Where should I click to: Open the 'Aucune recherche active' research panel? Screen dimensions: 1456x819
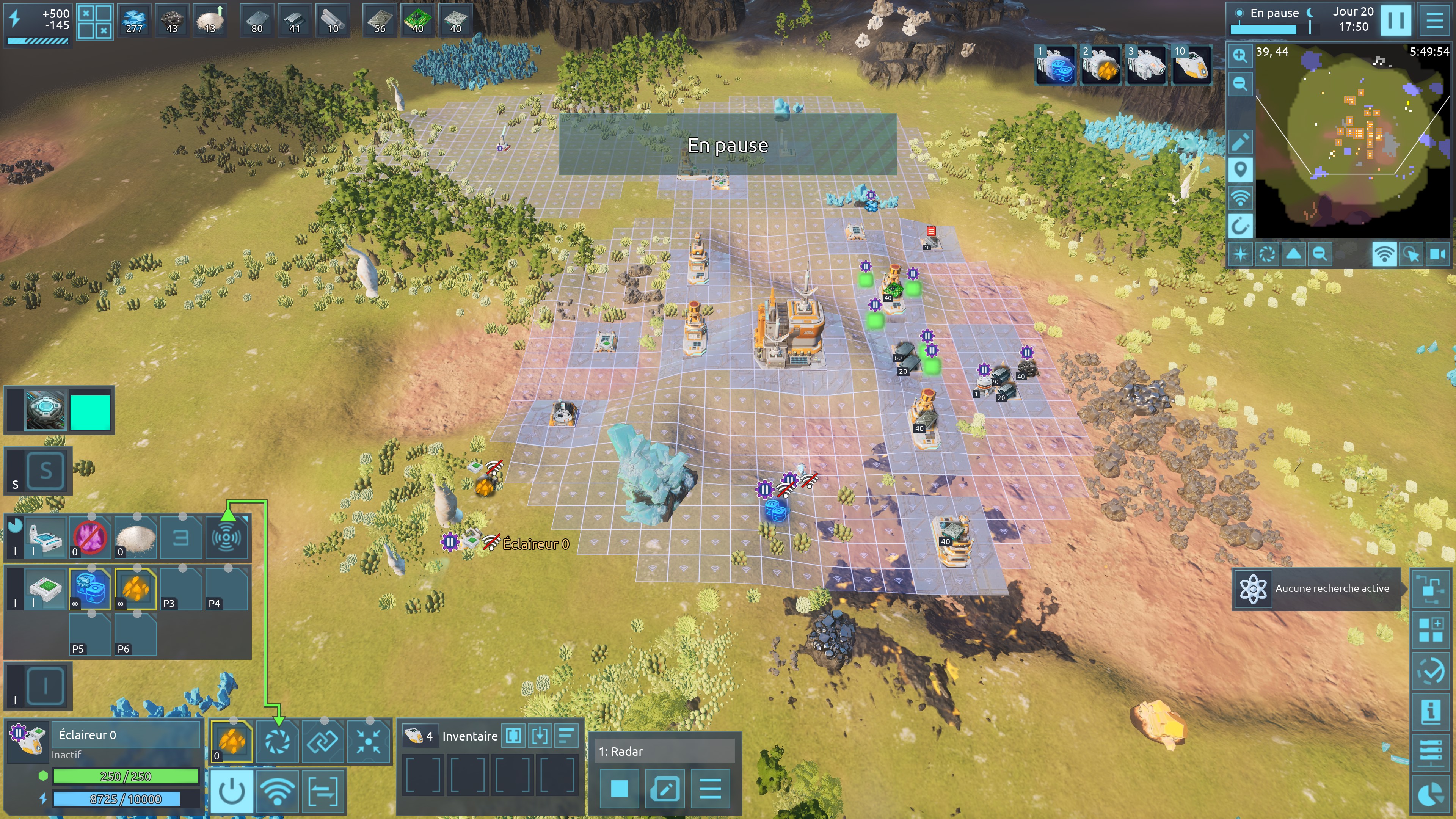point(1316,588)
